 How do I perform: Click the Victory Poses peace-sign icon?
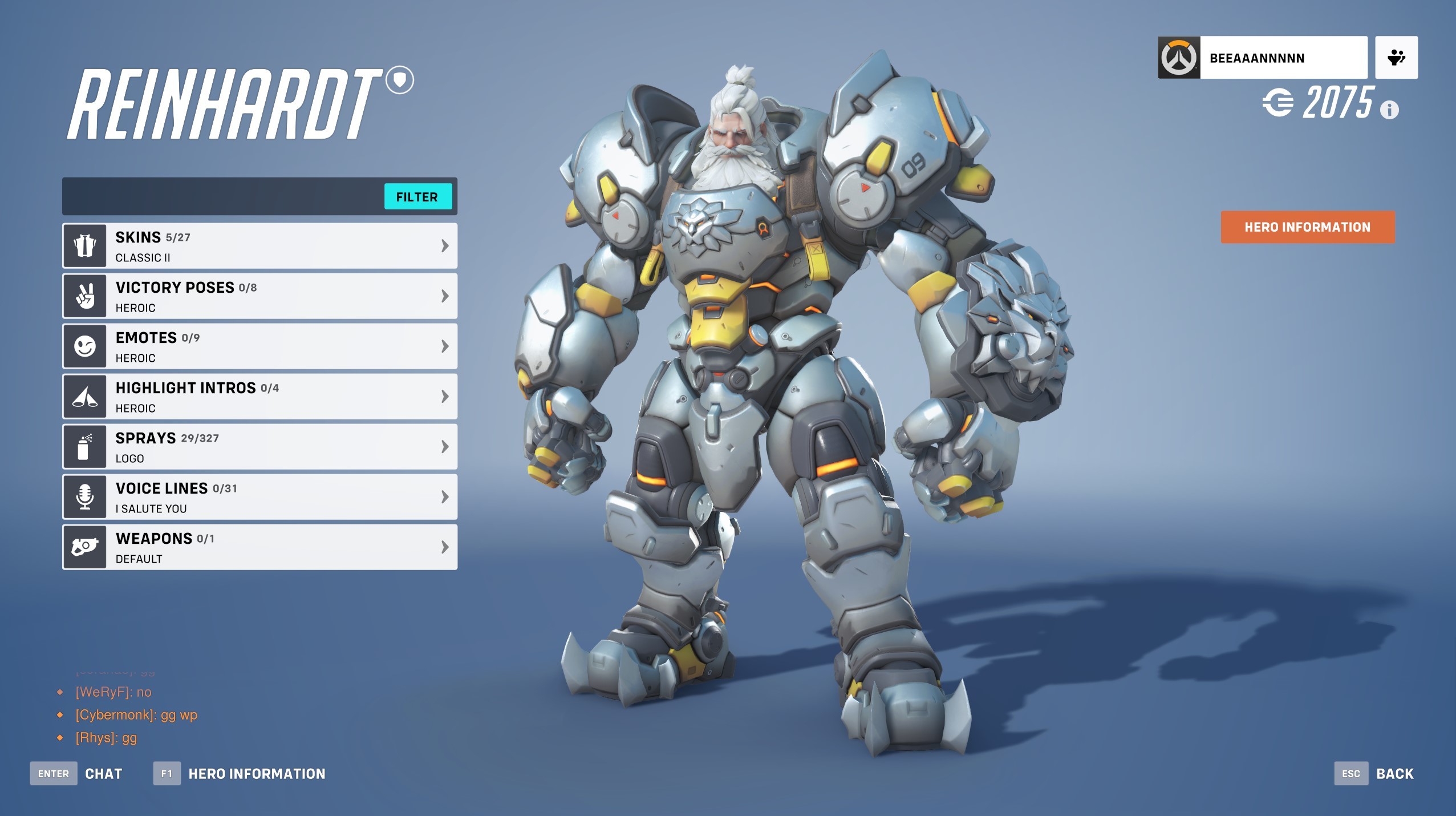(84, 296)
